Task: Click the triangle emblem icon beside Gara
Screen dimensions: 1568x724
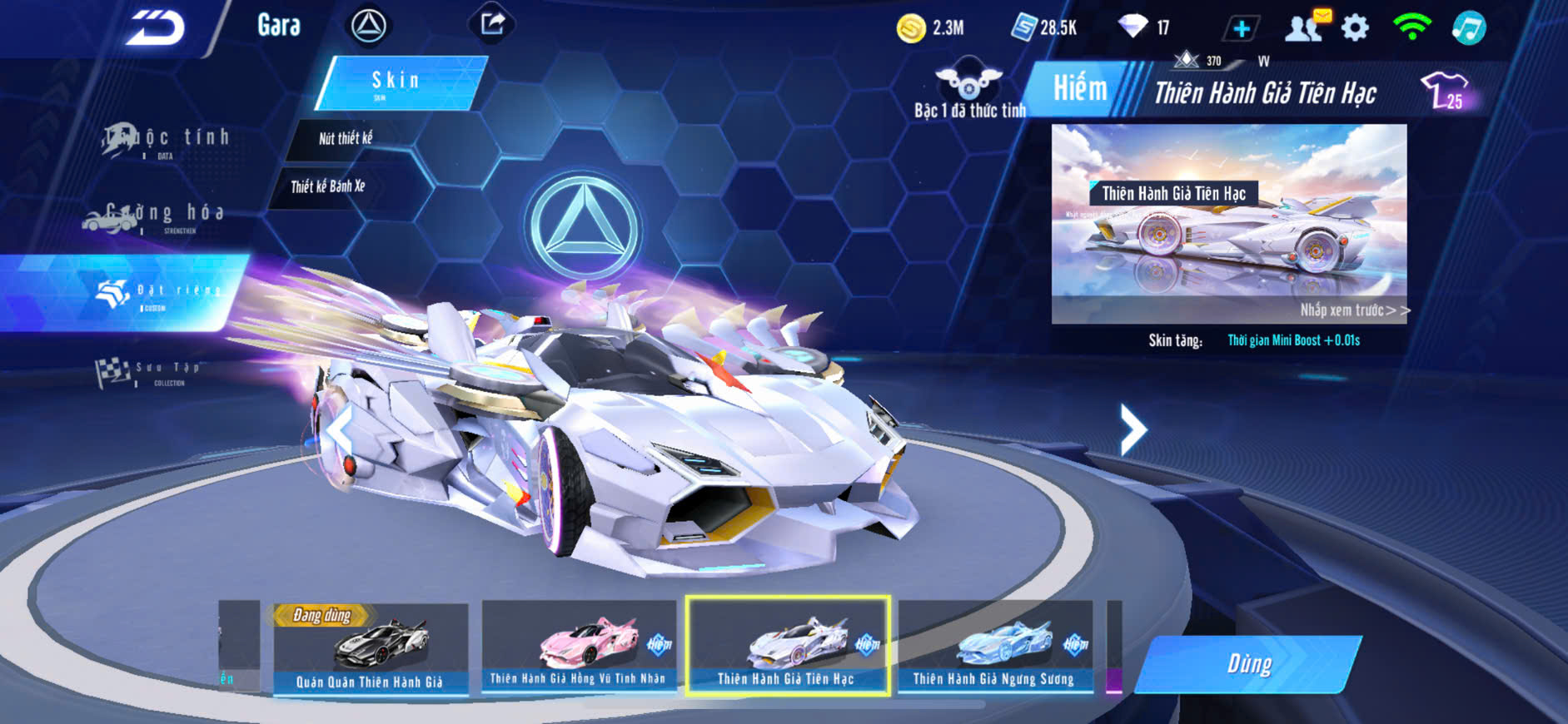Action: (x=368, y=26)
